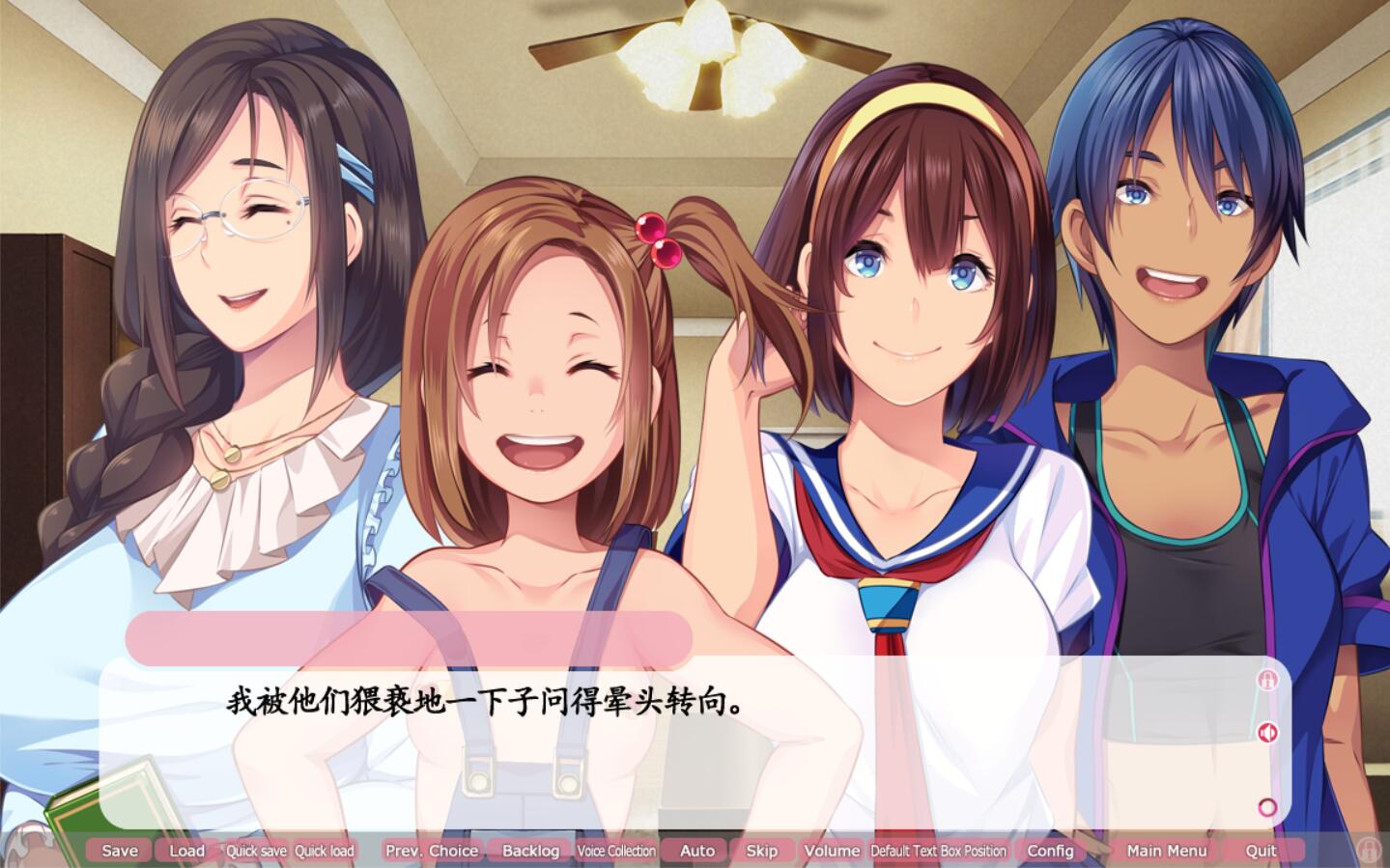Open Voice Collection

coord(616,851)
